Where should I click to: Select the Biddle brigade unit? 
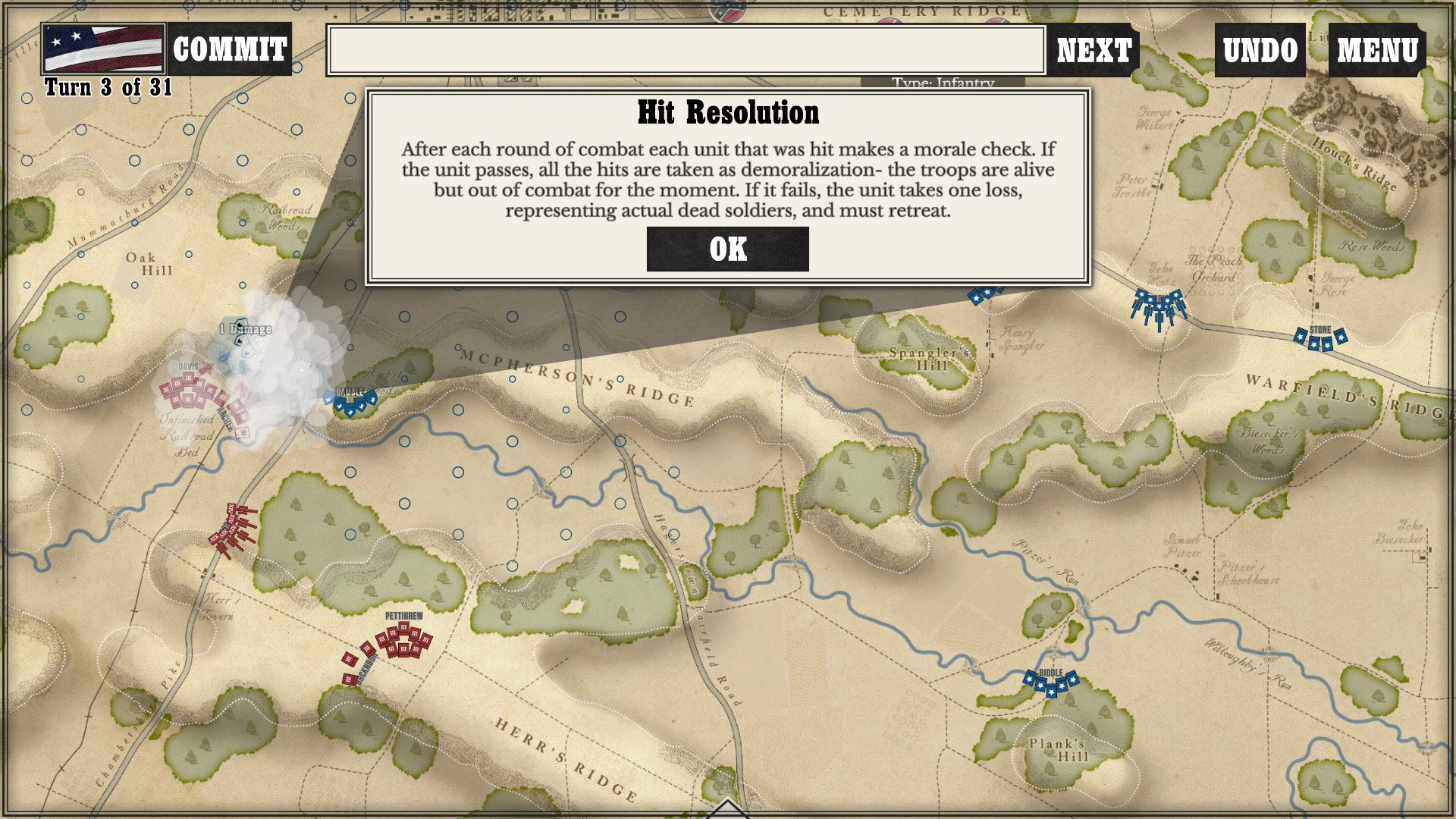(x=1051, y=683)
